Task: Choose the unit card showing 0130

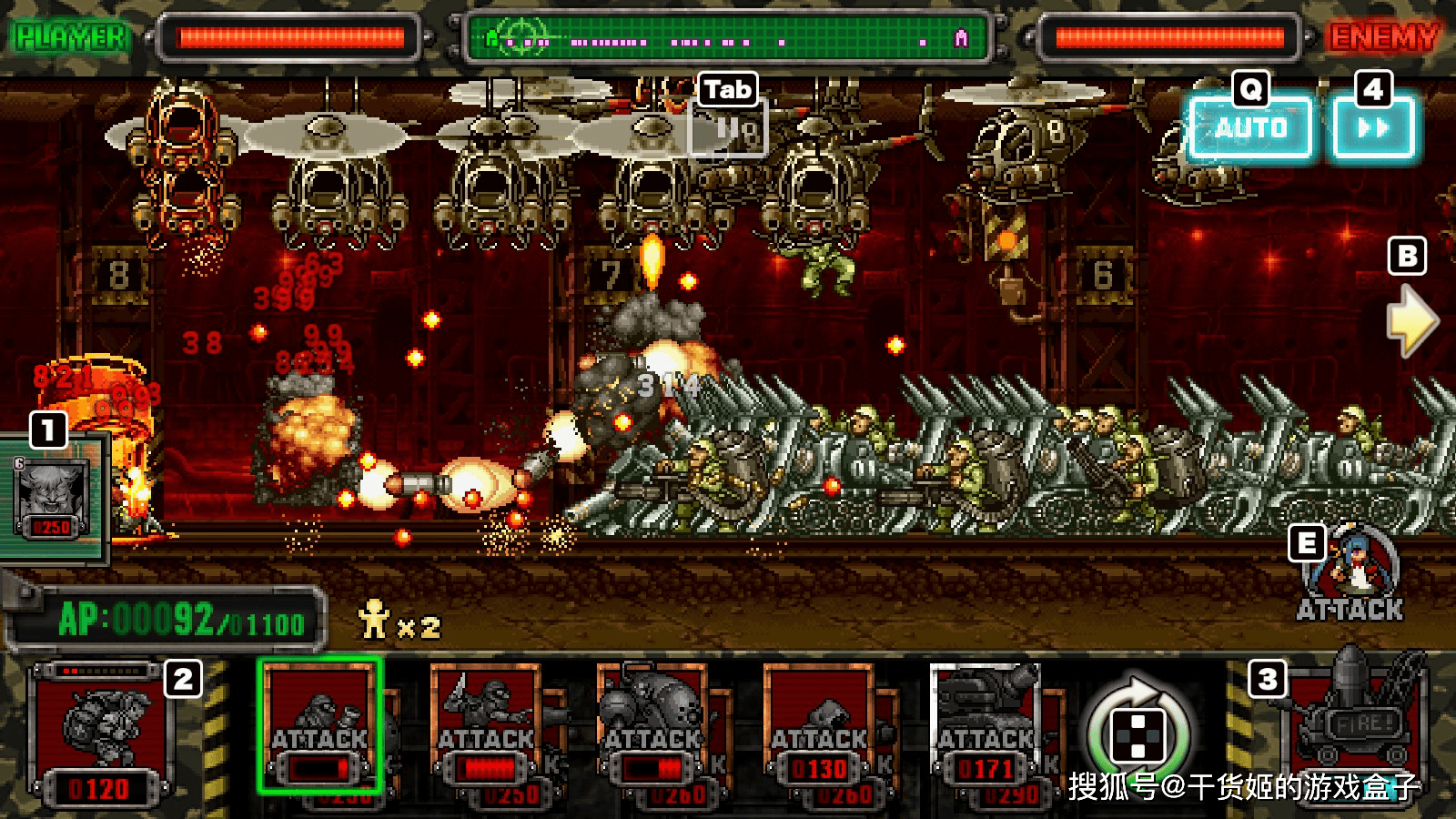Action: click(x=819, y=726)
